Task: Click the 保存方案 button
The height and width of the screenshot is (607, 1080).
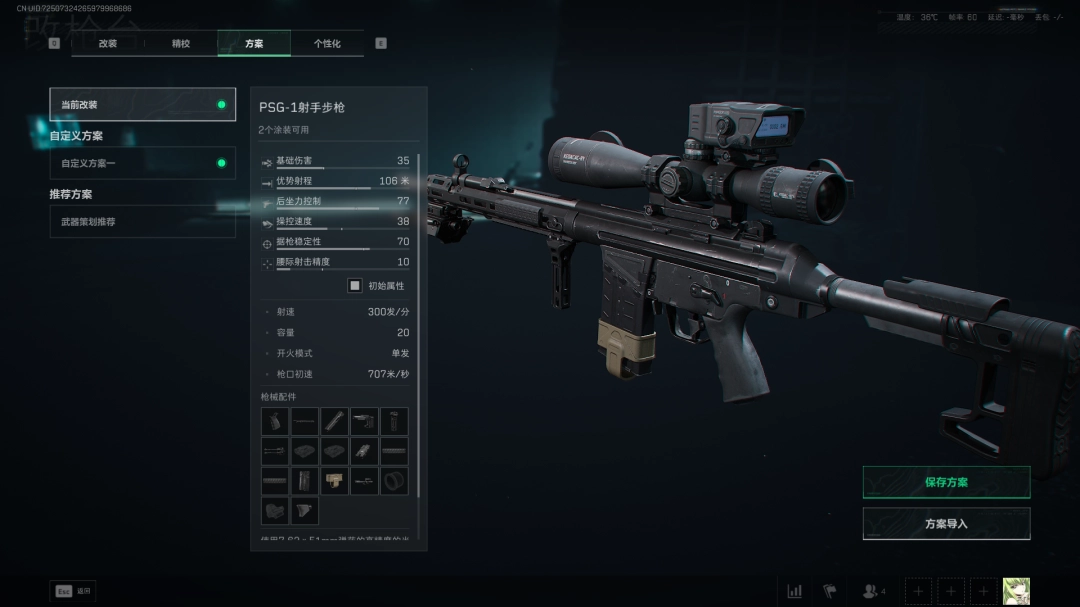Action: (946, 482)
